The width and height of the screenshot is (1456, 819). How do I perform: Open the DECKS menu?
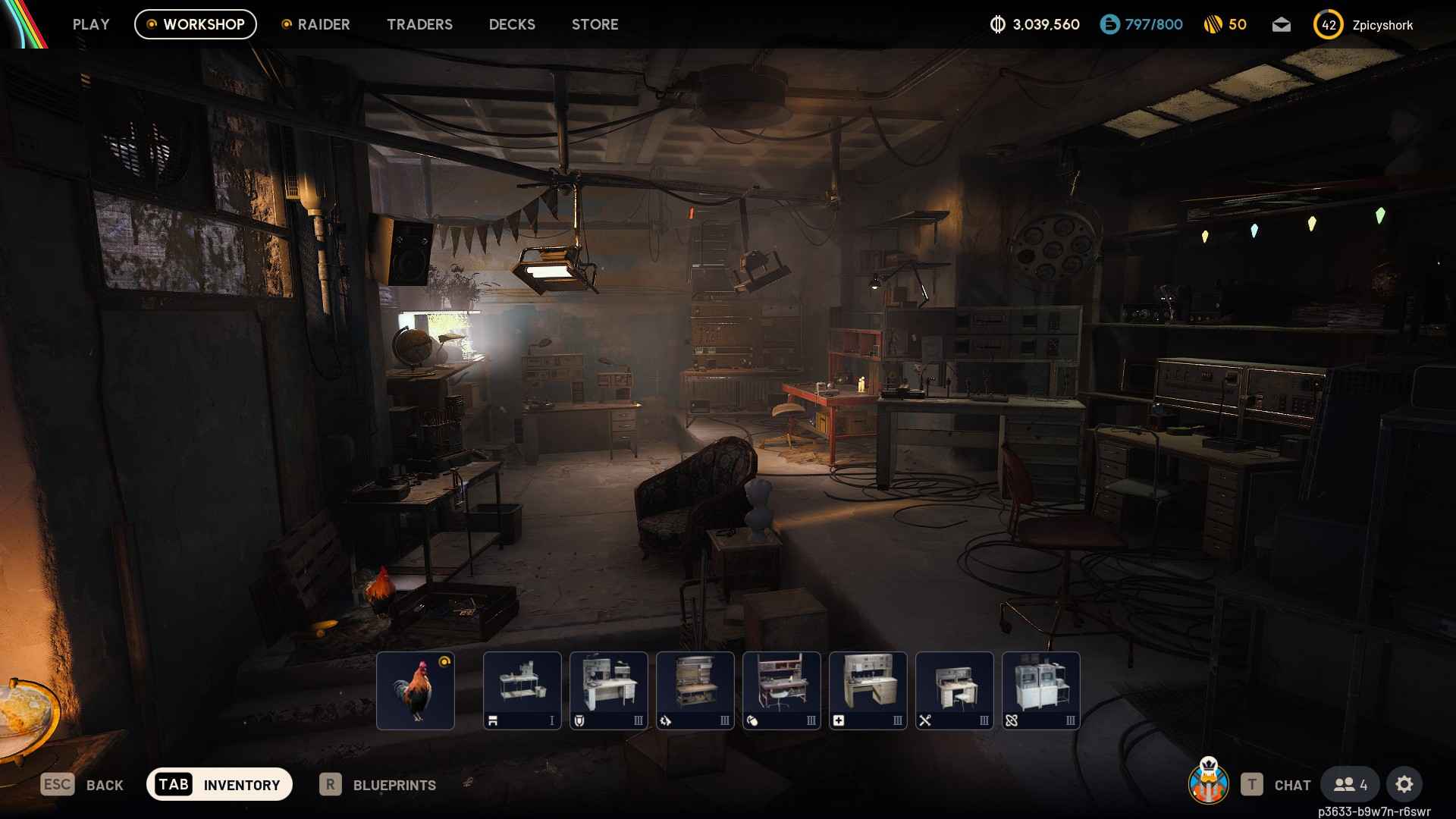click(x=511, y=24)
